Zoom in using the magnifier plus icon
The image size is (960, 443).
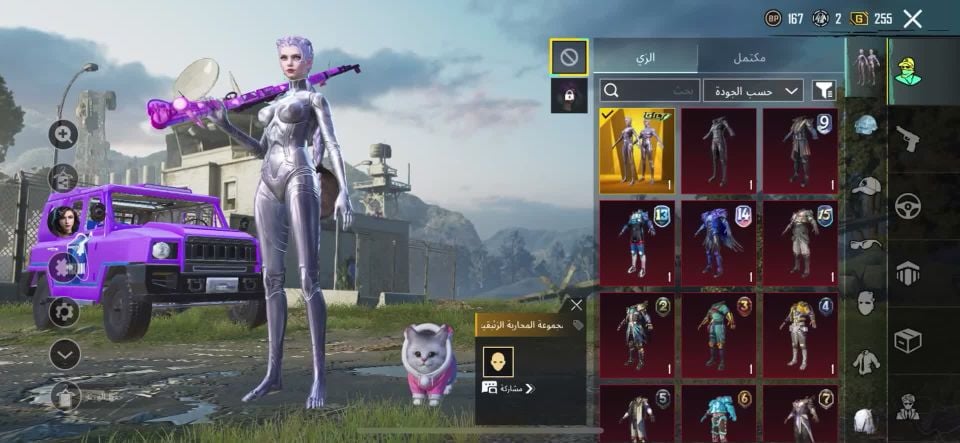point(64,134)
